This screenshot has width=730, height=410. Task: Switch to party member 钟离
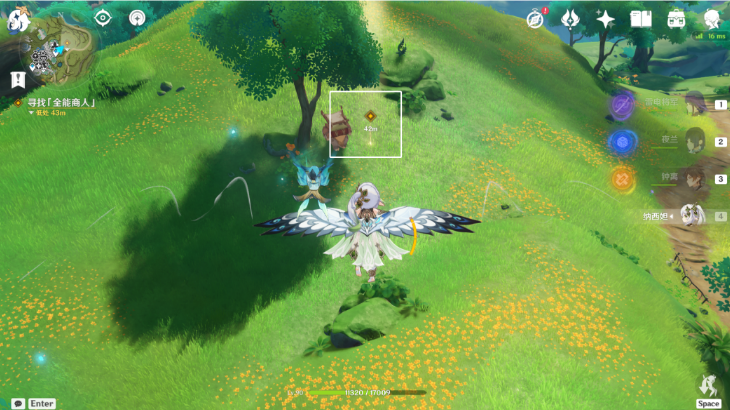[x=694, y=178]
